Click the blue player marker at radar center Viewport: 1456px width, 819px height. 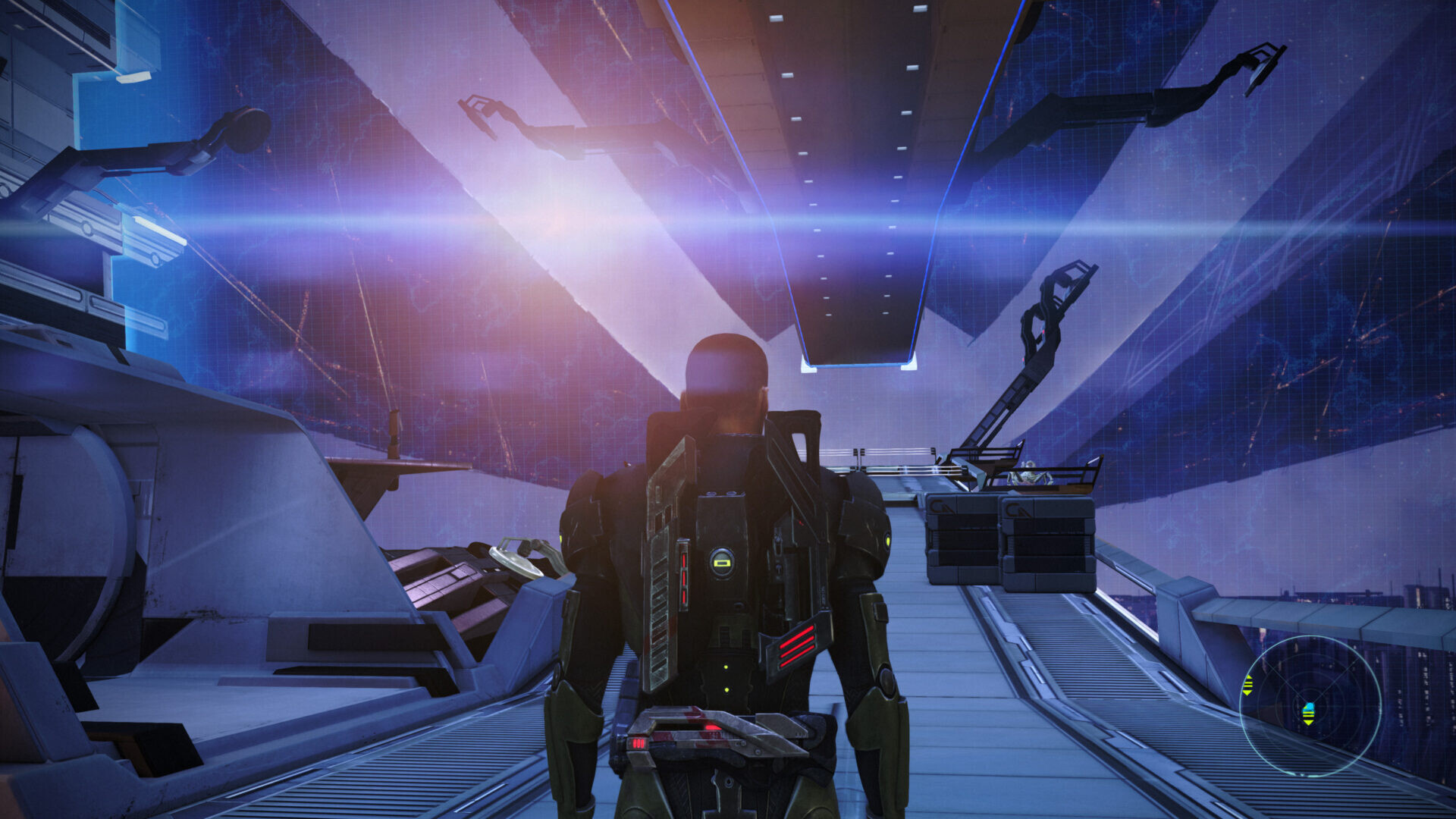coord(1308,713)
